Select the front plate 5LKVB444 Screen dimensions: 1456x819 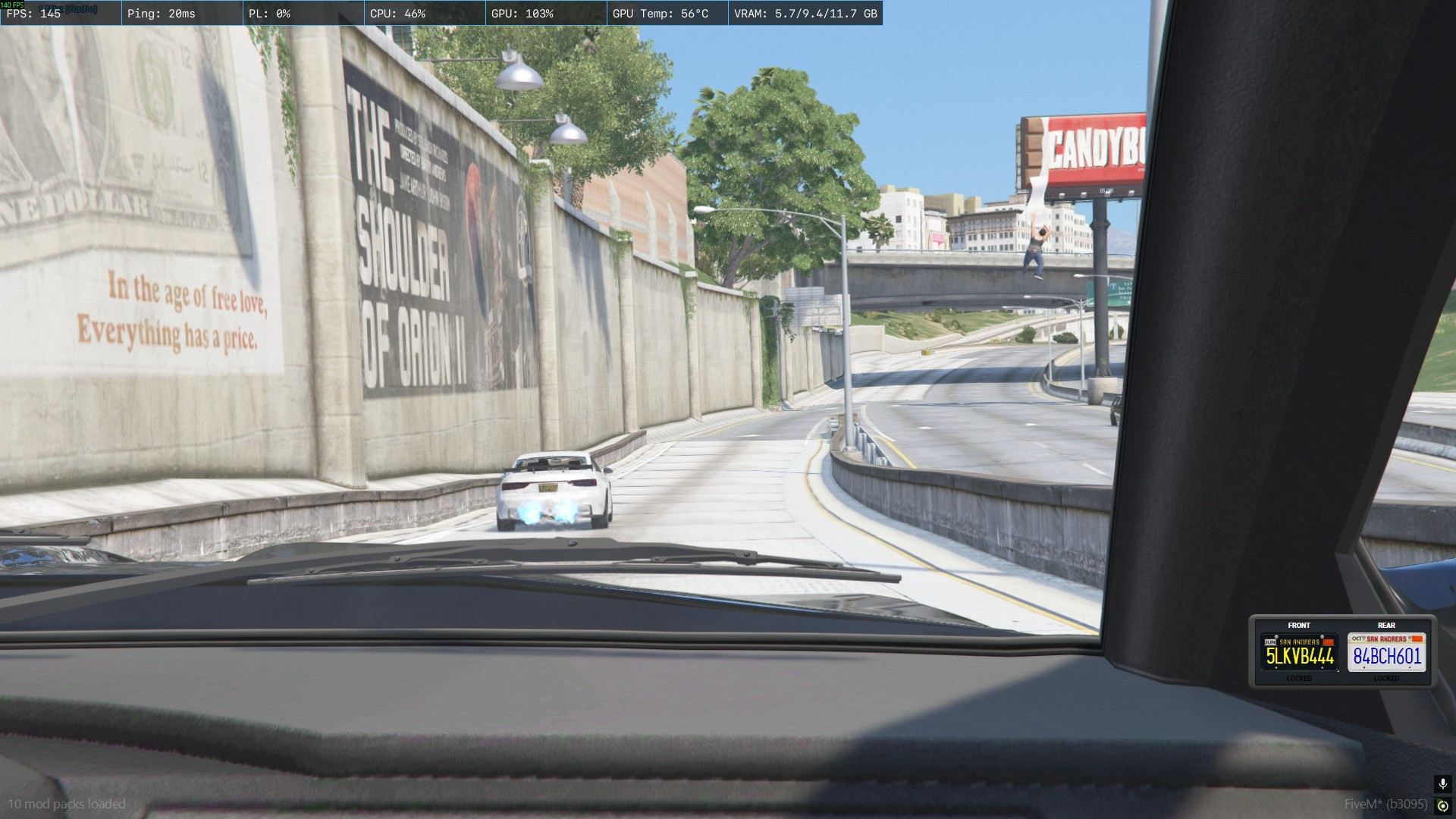(x=1299, y=653)
